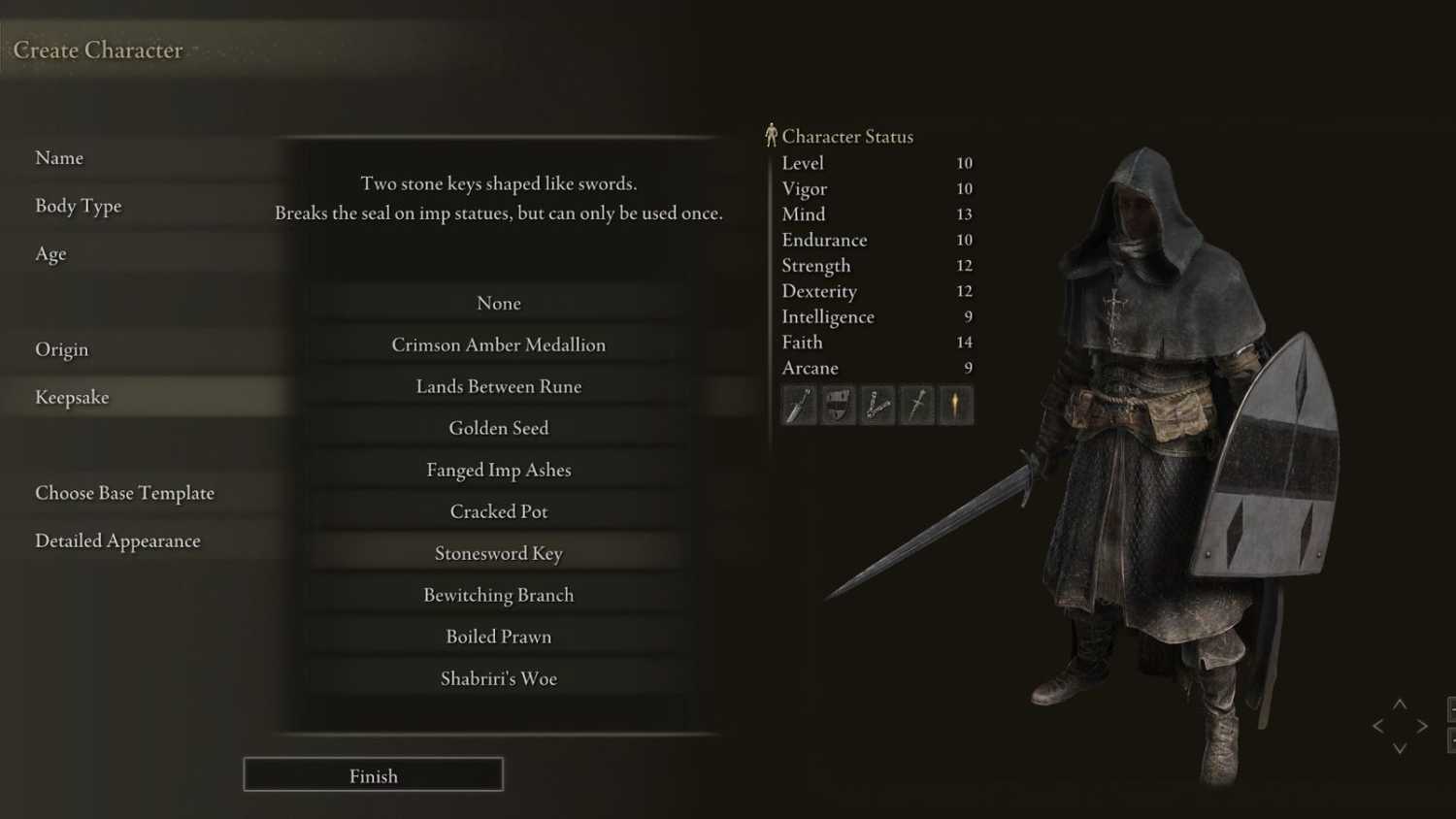Choose the Bewitching Branch keepsake

pos(499,595)
